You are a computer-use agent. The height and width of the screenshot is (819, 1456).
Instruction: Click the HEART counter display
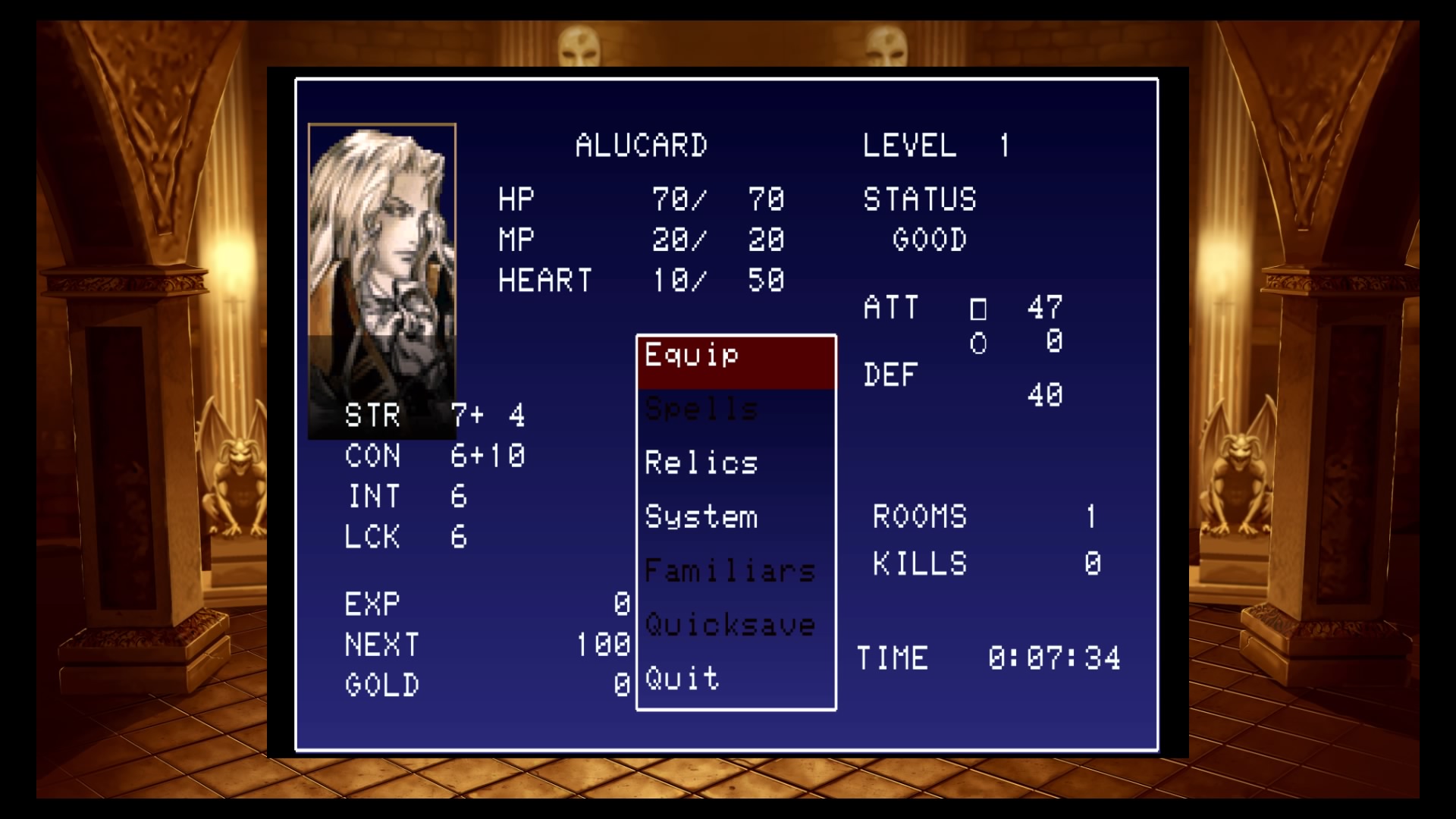click(641, 280)
